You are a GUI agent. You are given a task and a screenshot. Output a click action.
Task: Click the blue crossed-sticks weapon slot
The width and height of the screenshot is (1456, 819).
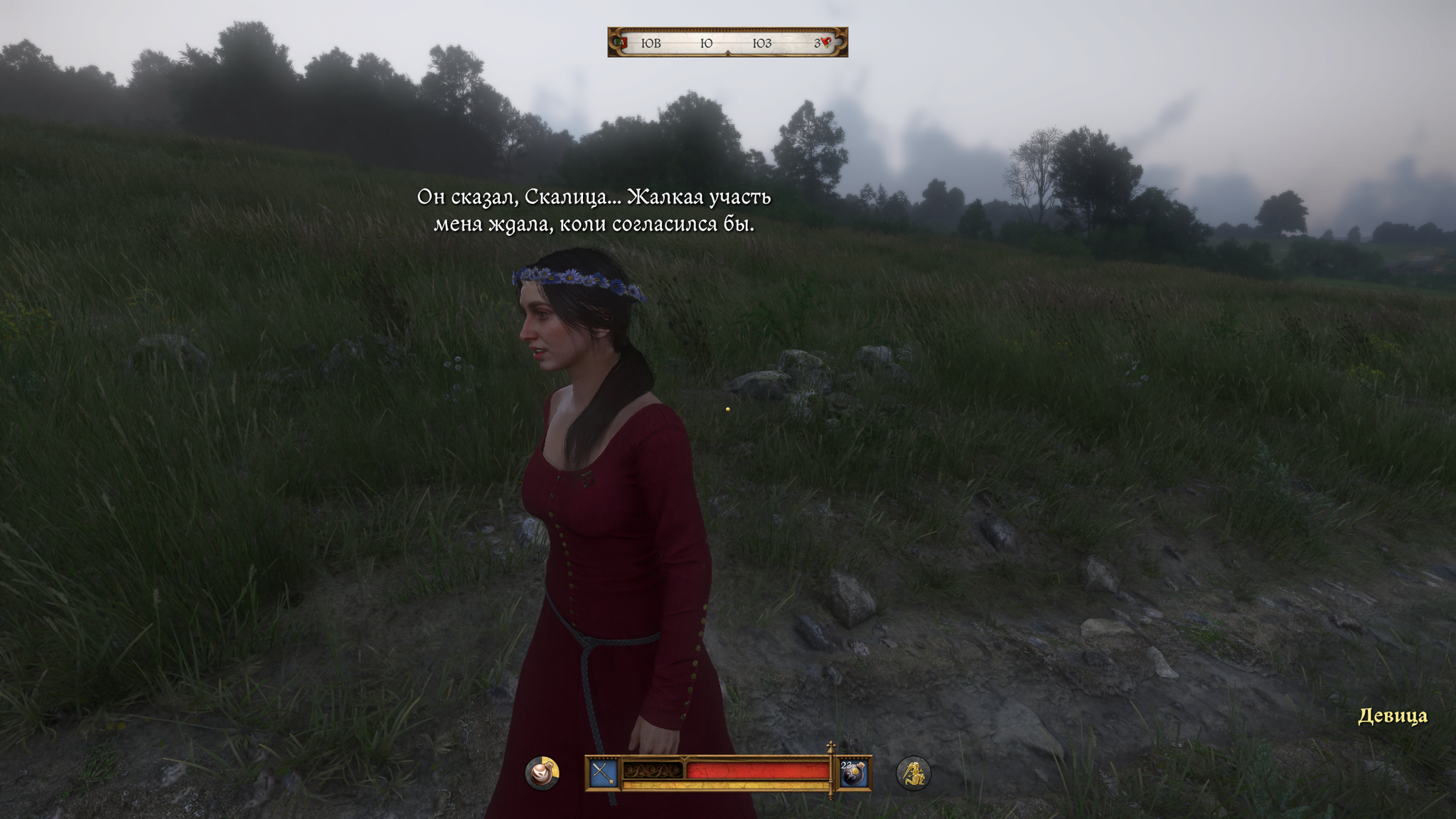tap(603, 773)
